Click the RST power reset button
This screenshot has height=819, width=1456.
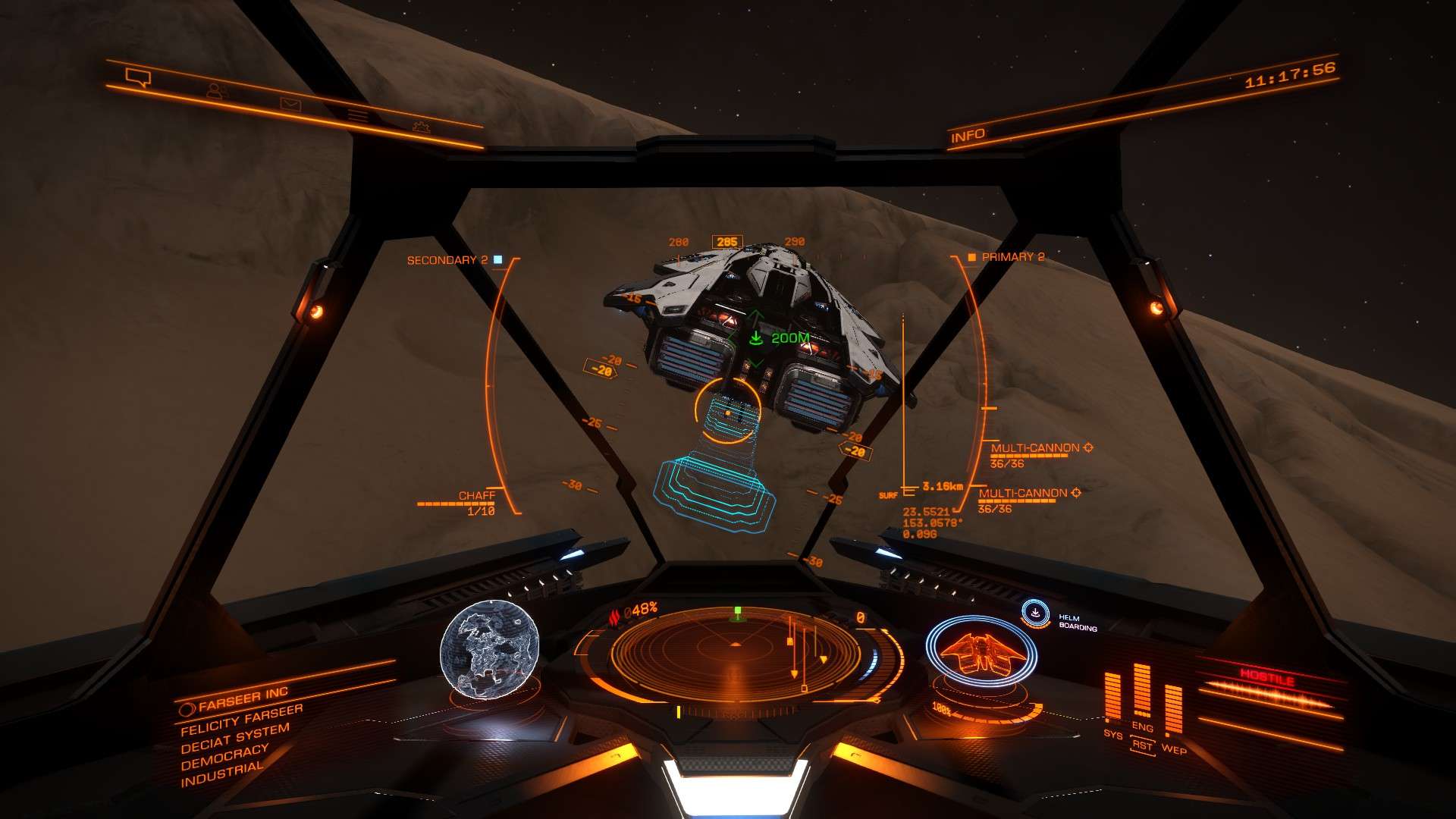[x=1142, y=745]
